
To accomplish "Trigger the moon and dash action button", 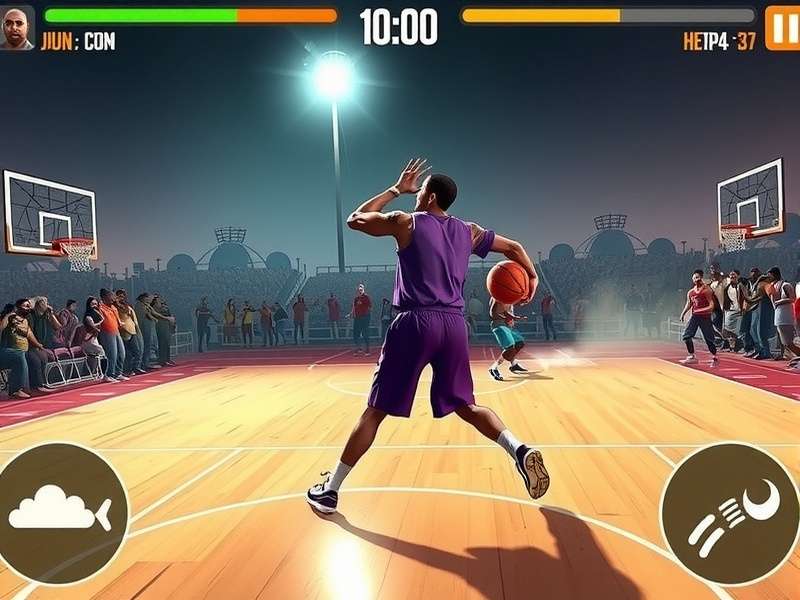I will [x=730, y=513].
